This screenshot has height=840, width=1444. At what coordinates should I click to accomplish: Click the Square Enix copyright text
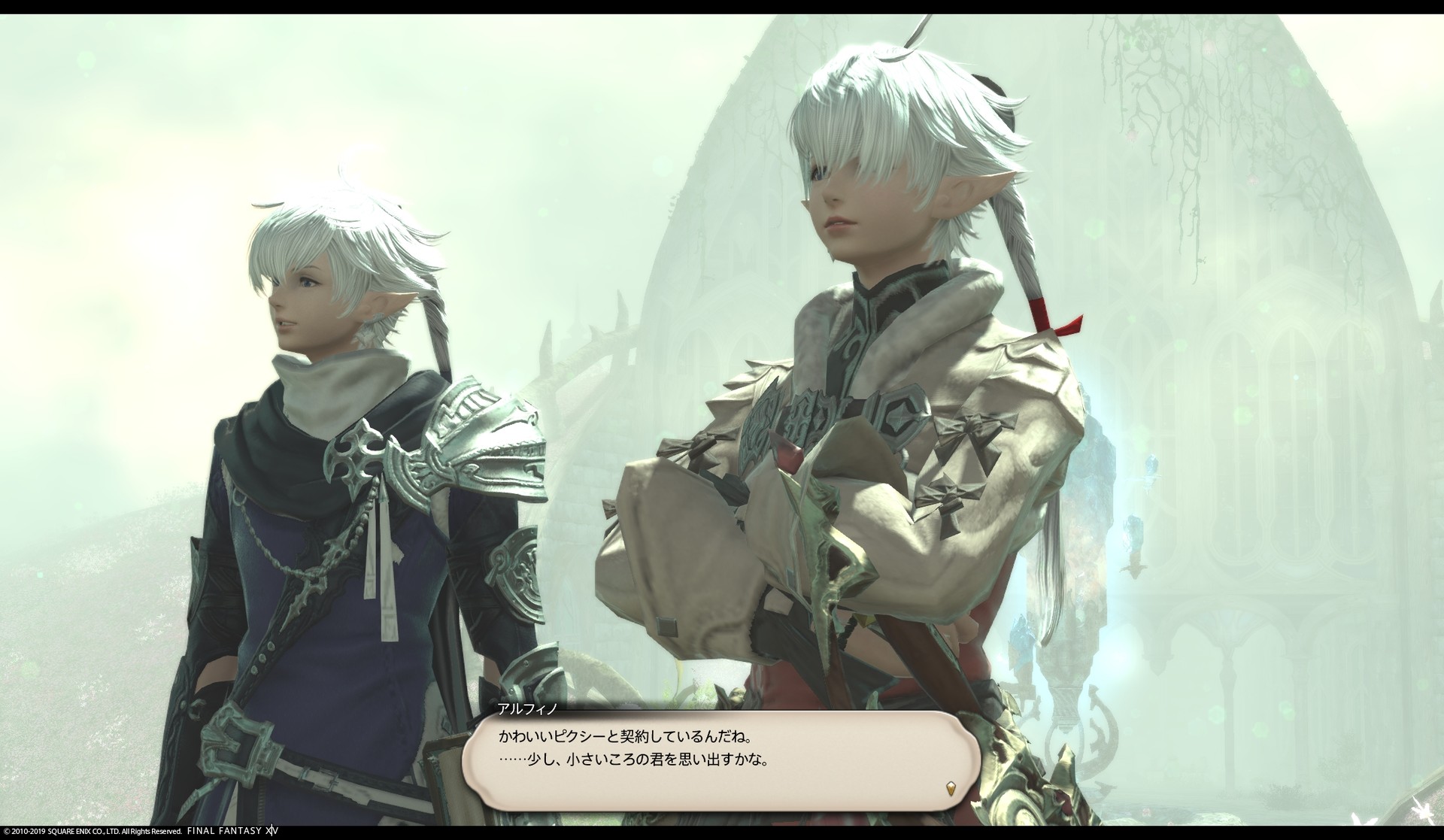click(90, 833)
